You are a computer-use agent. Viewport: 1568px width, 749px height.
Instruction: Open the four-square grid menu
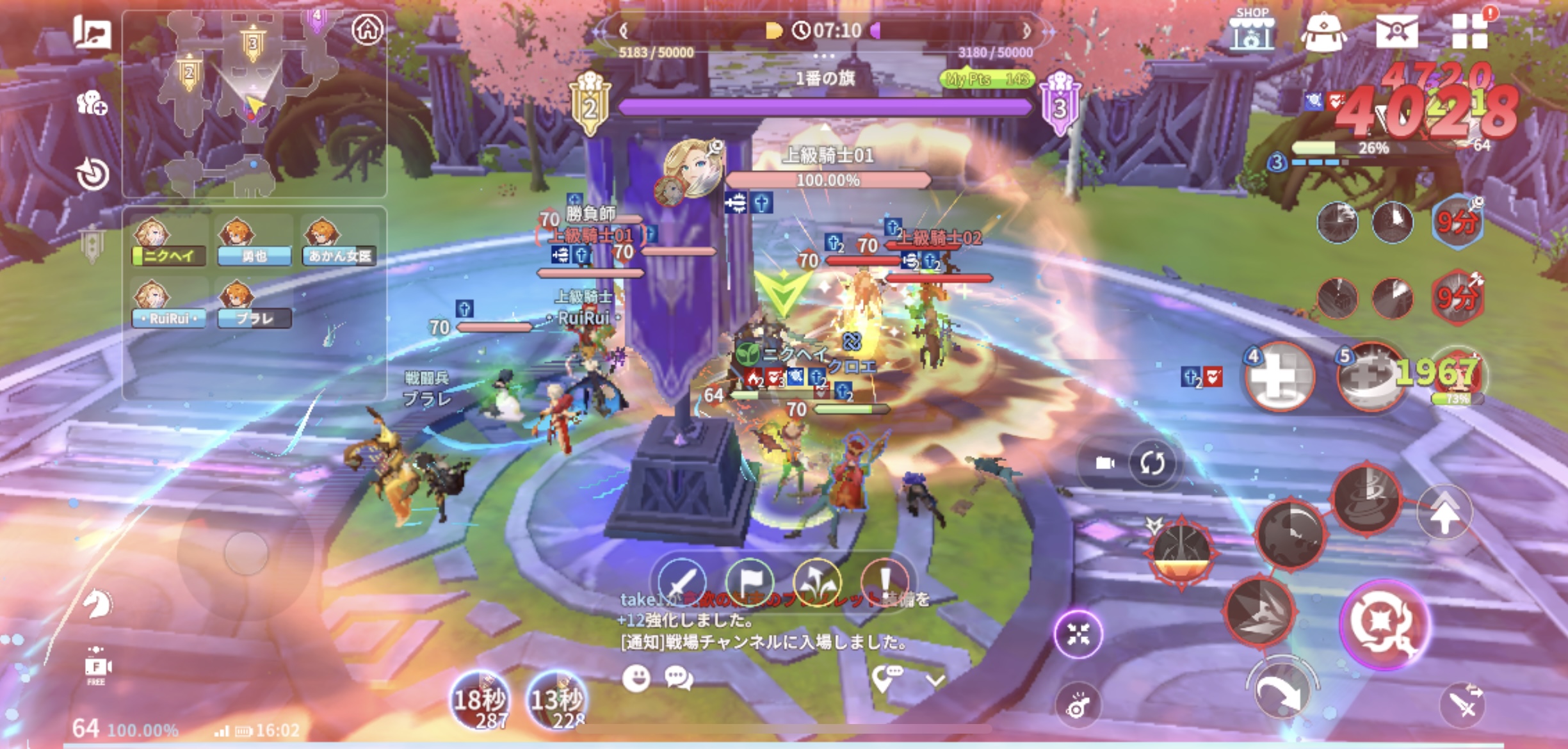(x=1469, y=31)
